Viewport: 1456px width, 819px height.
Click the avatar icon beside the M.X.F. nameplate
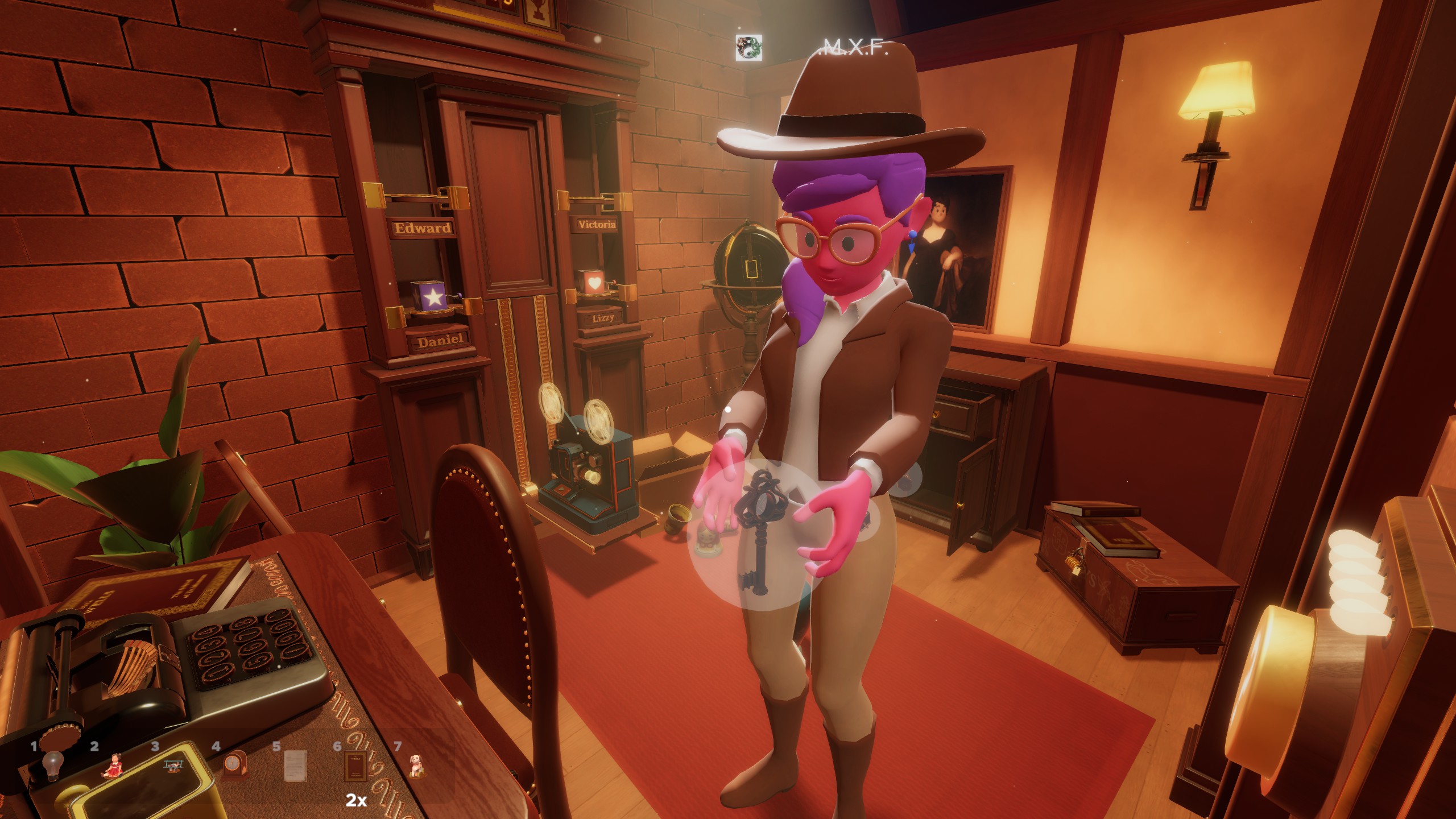pos(748,47)
